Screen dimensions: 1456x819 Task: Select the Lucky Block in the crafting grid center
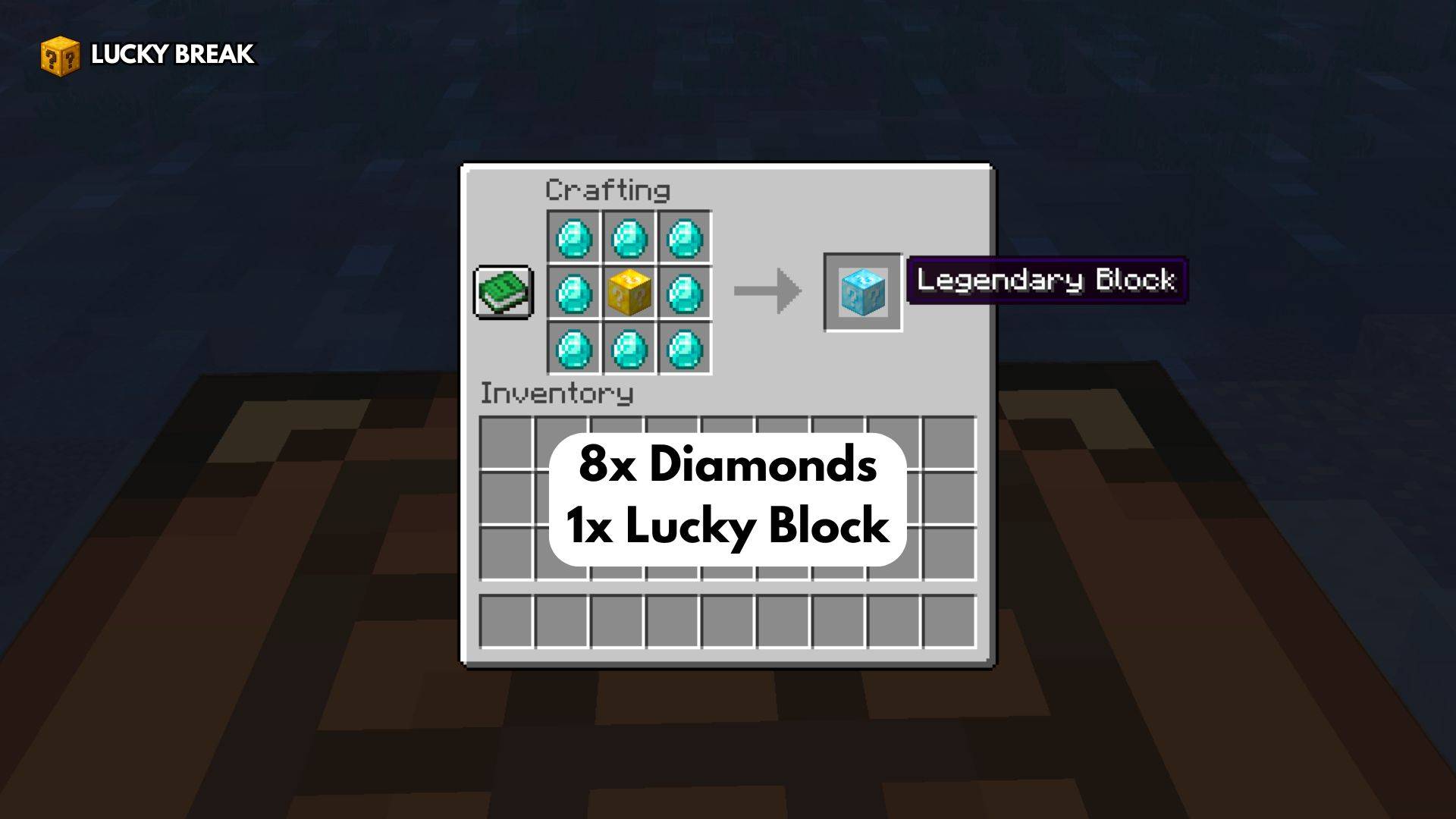(629, 292)
